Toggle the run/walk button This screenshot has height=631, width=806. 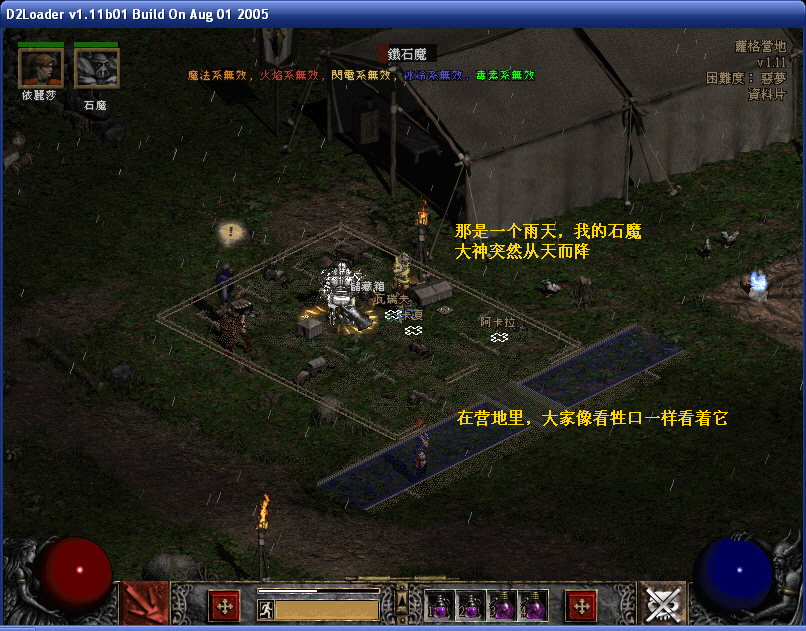point(266,609)
